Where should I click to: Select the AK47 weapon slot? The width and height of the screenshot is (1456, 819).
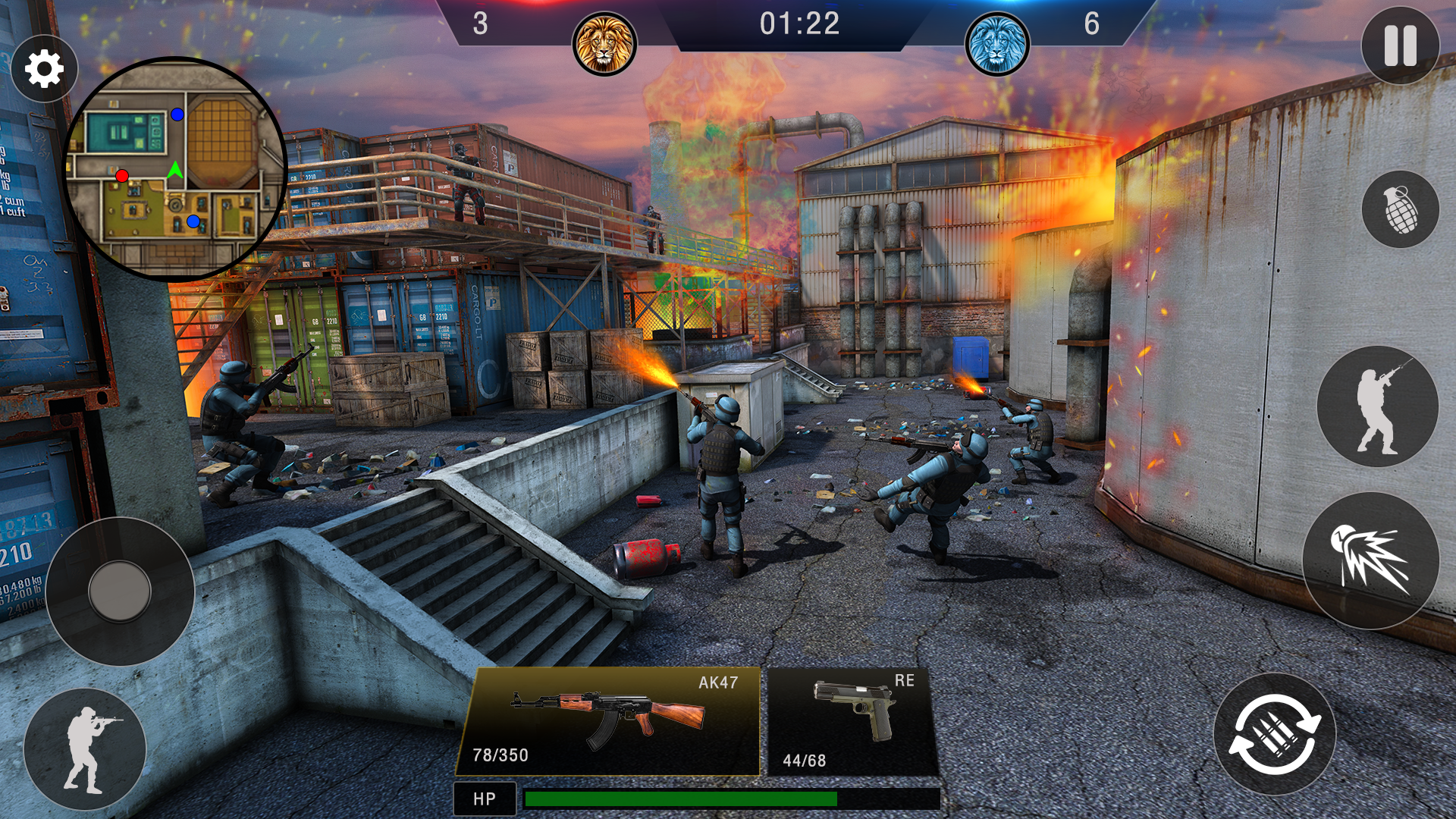(x=610, y=722)
